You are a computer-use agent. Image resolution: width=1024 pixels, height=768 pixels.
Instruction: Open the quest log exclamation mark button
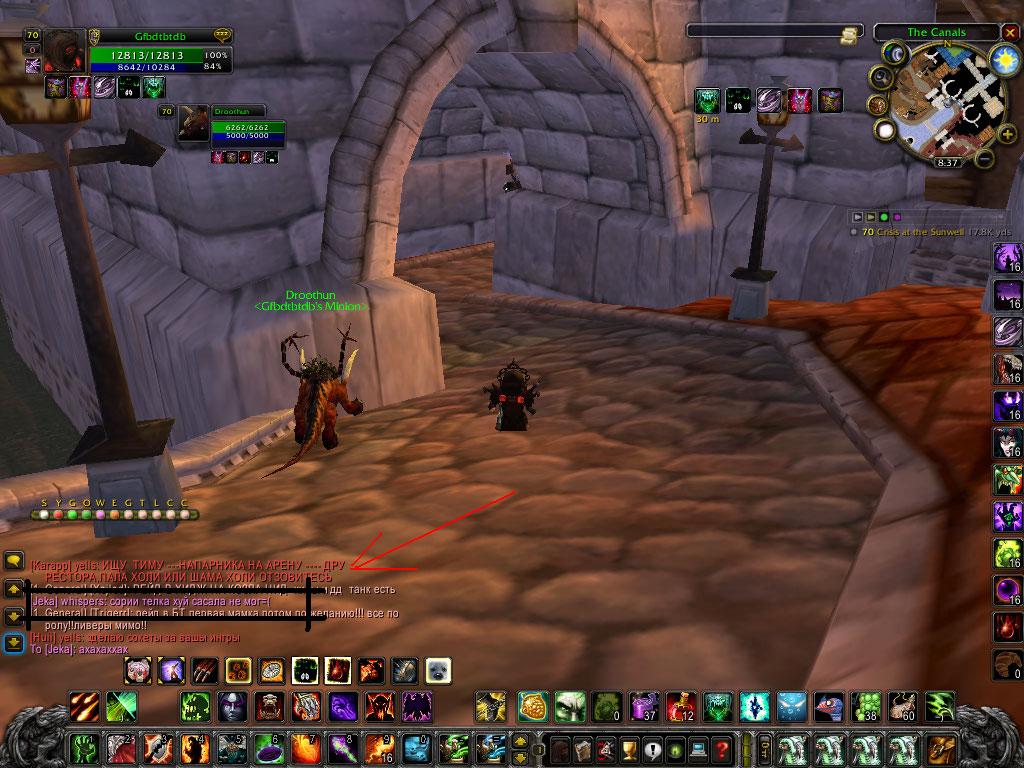(x=652, y=748)
